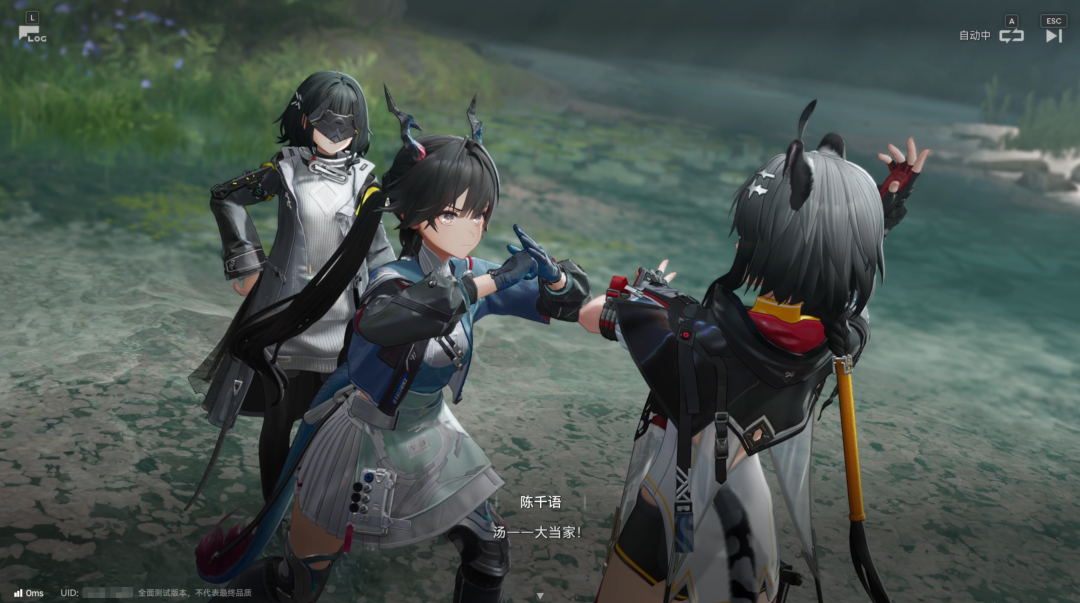Advance dialogue via the small down arrow
The width and height of the screenshot is (1080, 603).
coord(540,596)
